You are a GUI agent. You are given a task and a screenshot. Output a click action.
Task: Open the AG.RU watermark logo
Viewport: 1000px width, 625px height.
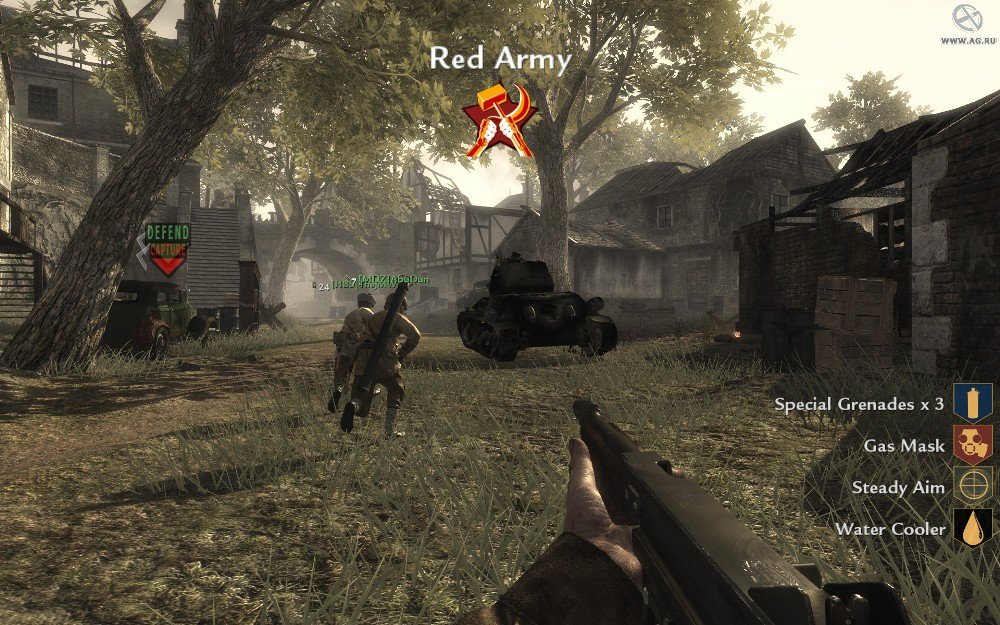point(968,20)
